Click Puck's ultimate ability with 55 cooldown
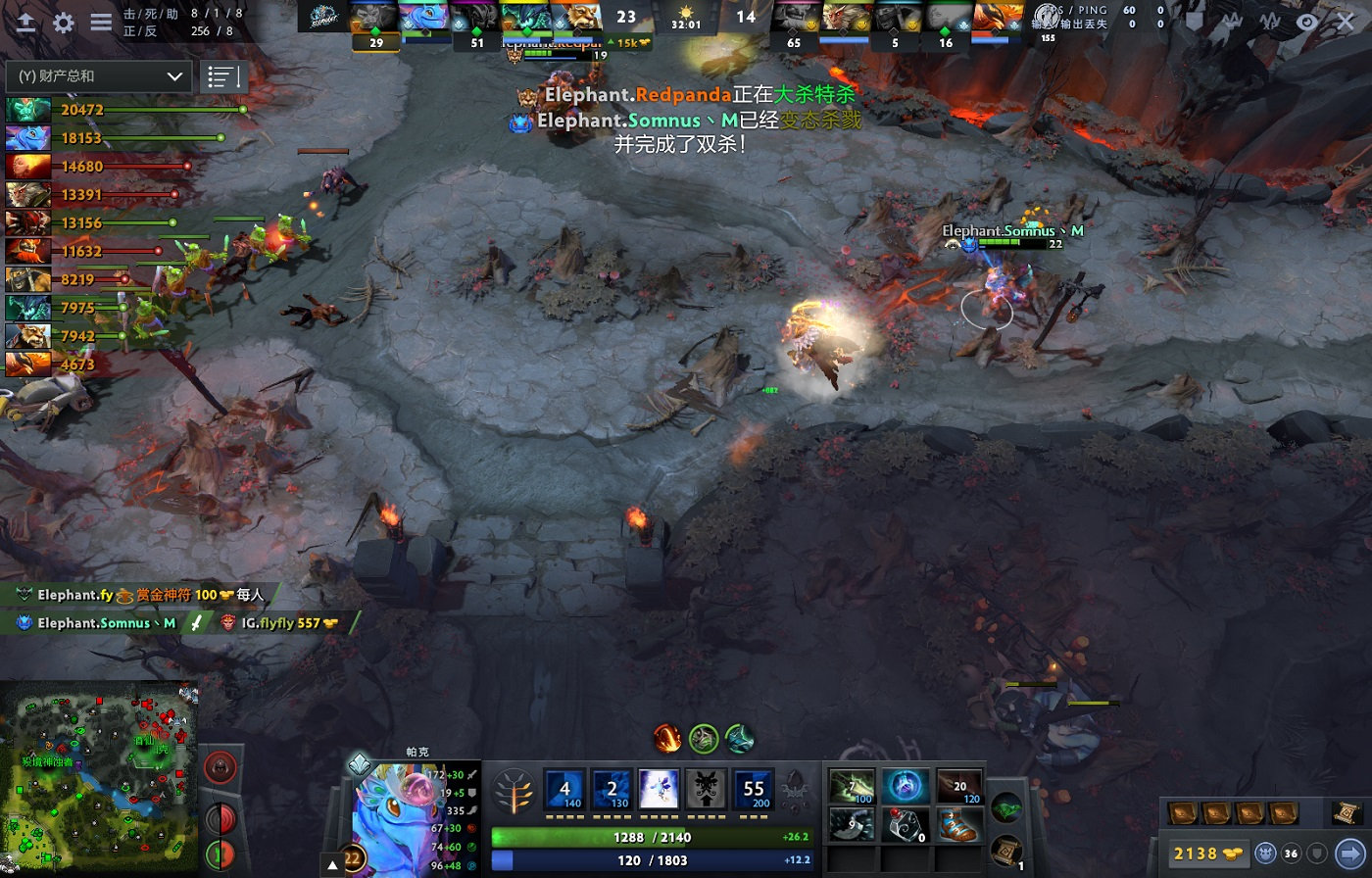Image resolution: width=1372 pixels, height=878 pixels. tap(754, 789)
